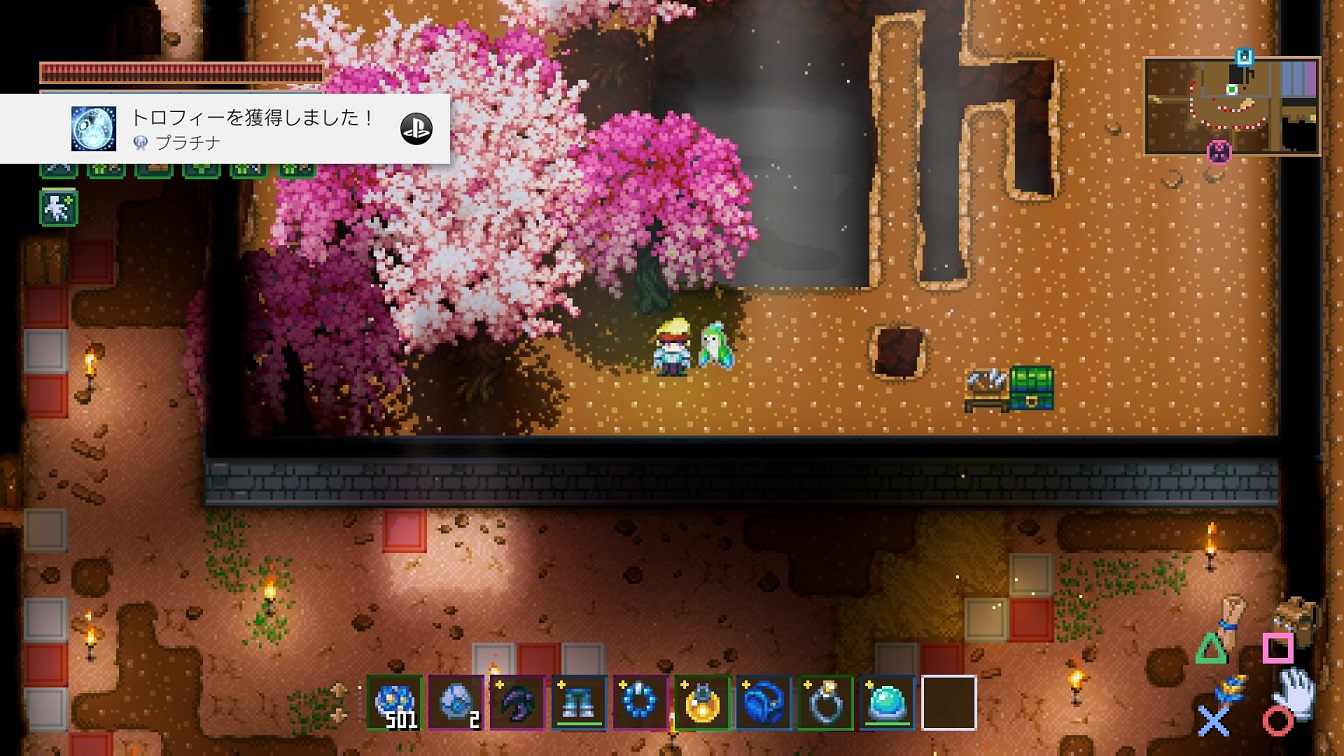
Task: Select the teal pants hotbar slot
Action: tap(579, 703)
